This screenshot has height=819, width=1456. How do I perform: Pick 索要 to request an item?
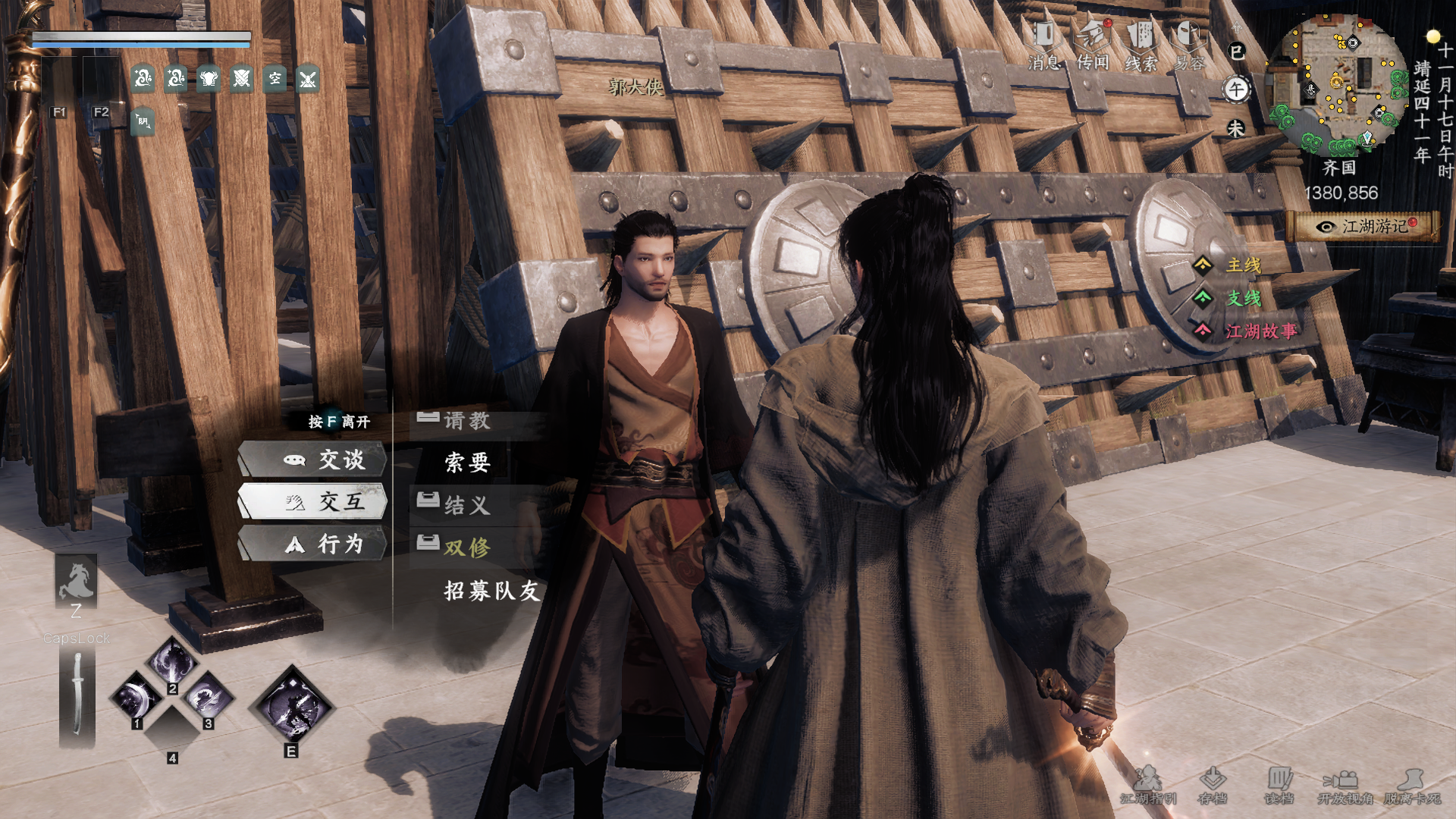(467, 463)
